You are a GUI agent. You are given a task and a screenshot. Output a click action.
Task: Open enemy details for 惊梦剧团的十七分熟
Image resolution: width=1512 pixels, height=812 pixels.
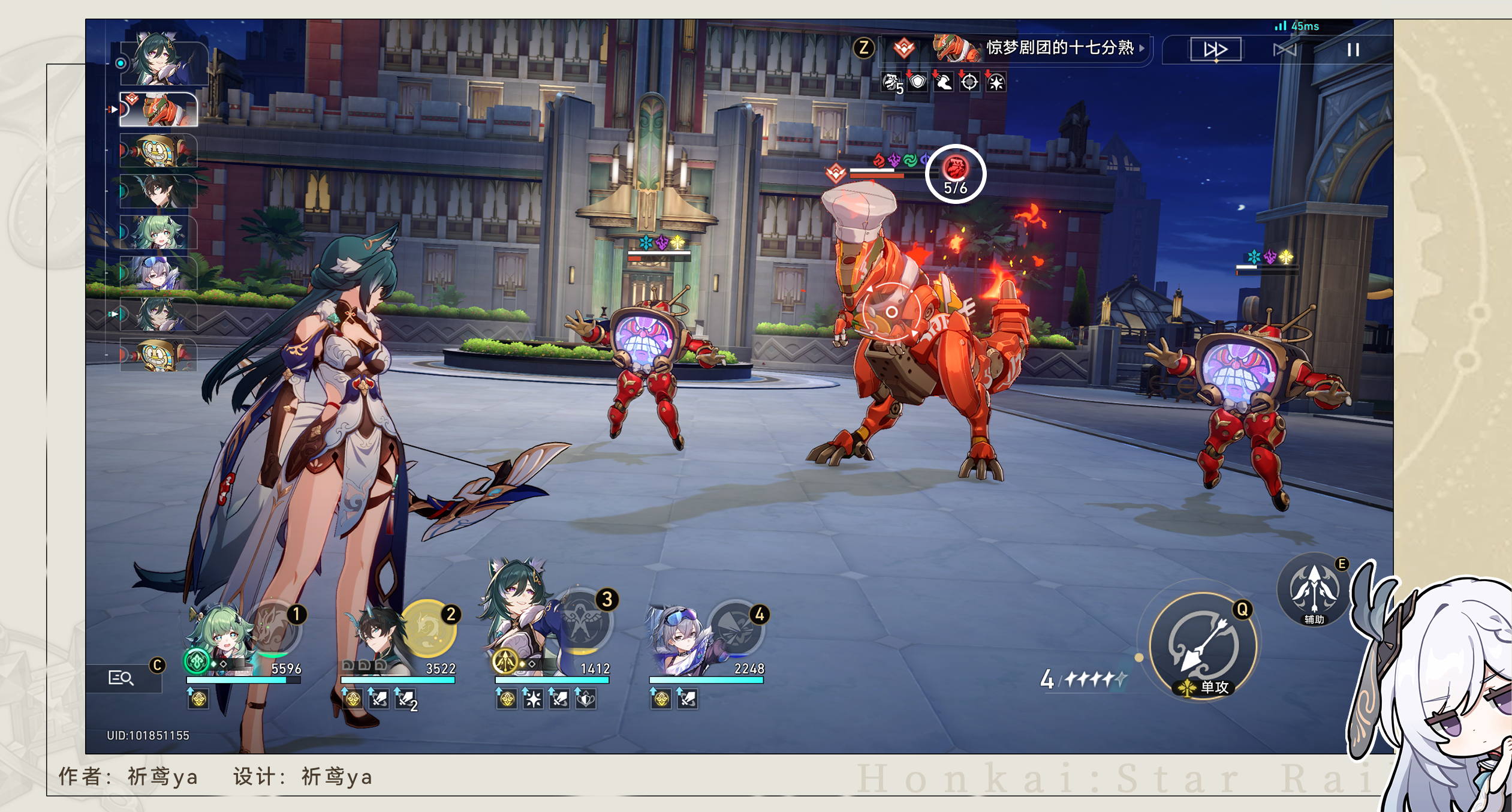point(1059,48)
